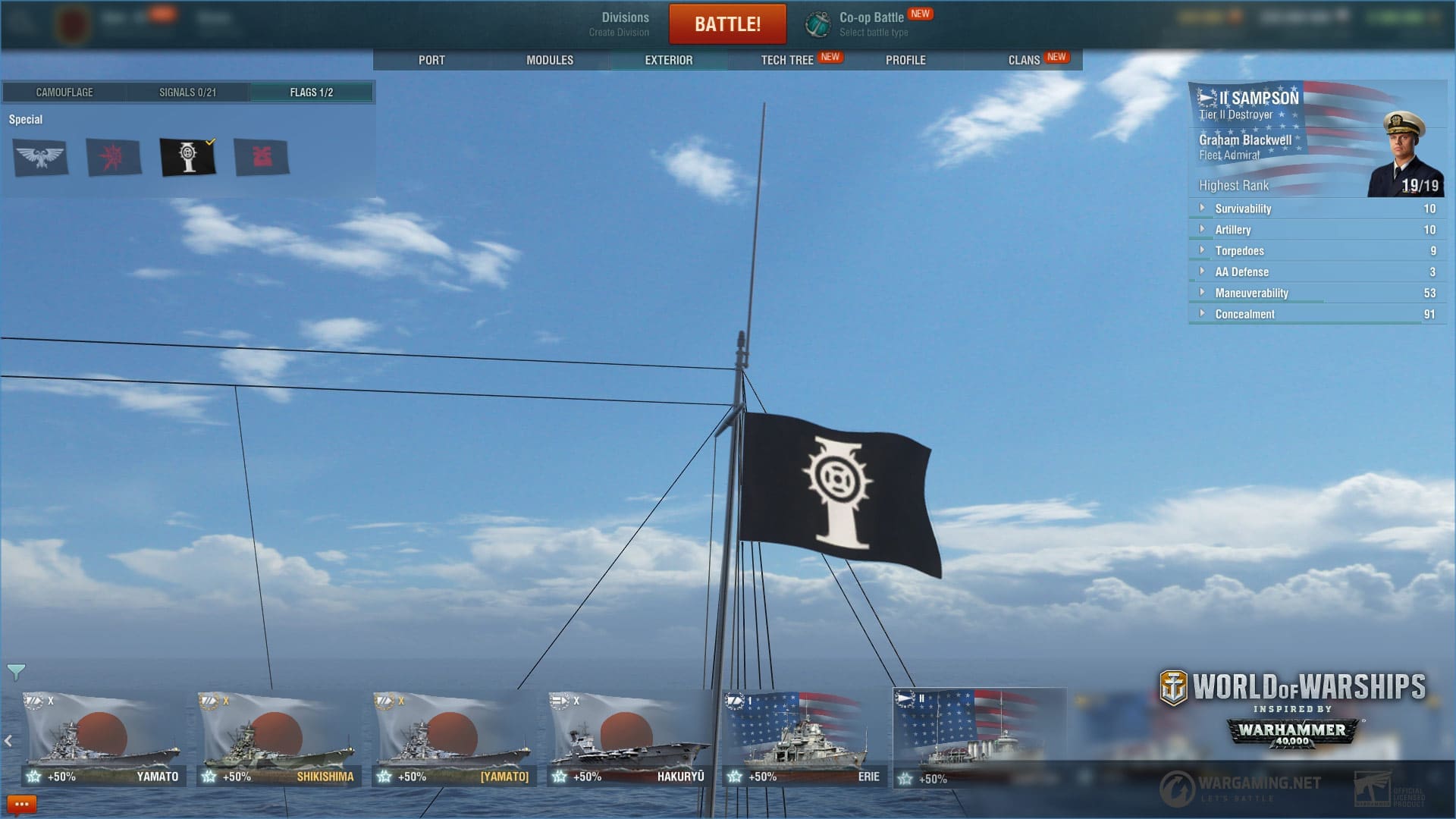Screen dimensions: 1456x819
Task: Open the Signals section
Action: pos(187,93)
